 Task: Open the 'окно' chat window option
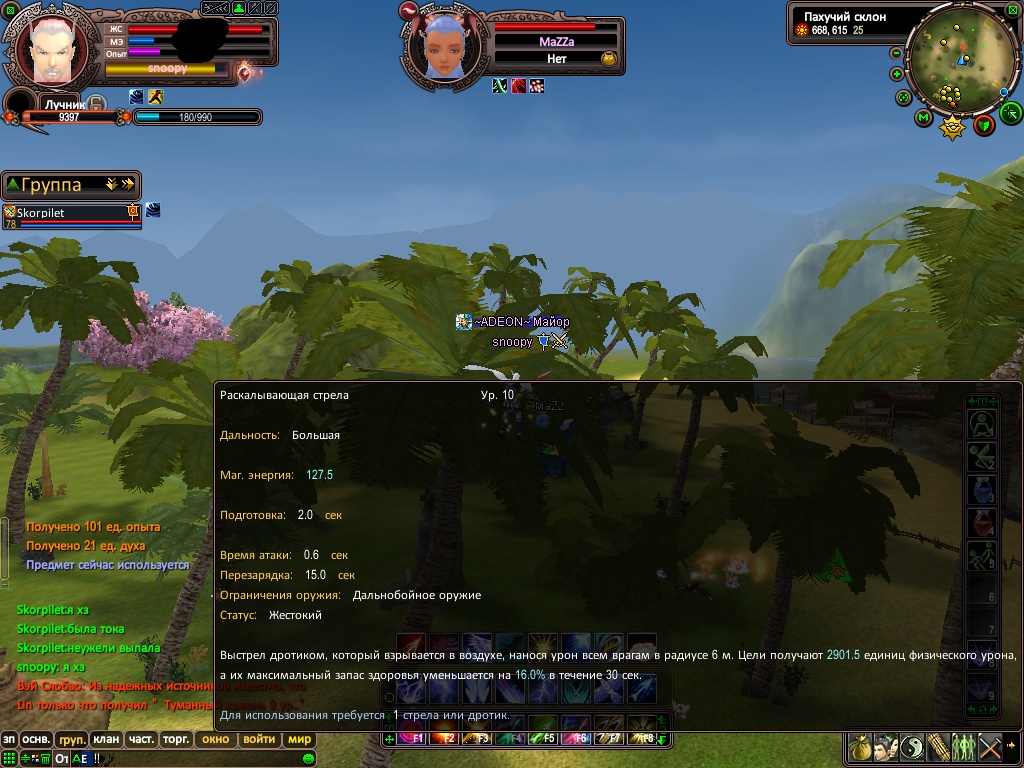point(215,740)
